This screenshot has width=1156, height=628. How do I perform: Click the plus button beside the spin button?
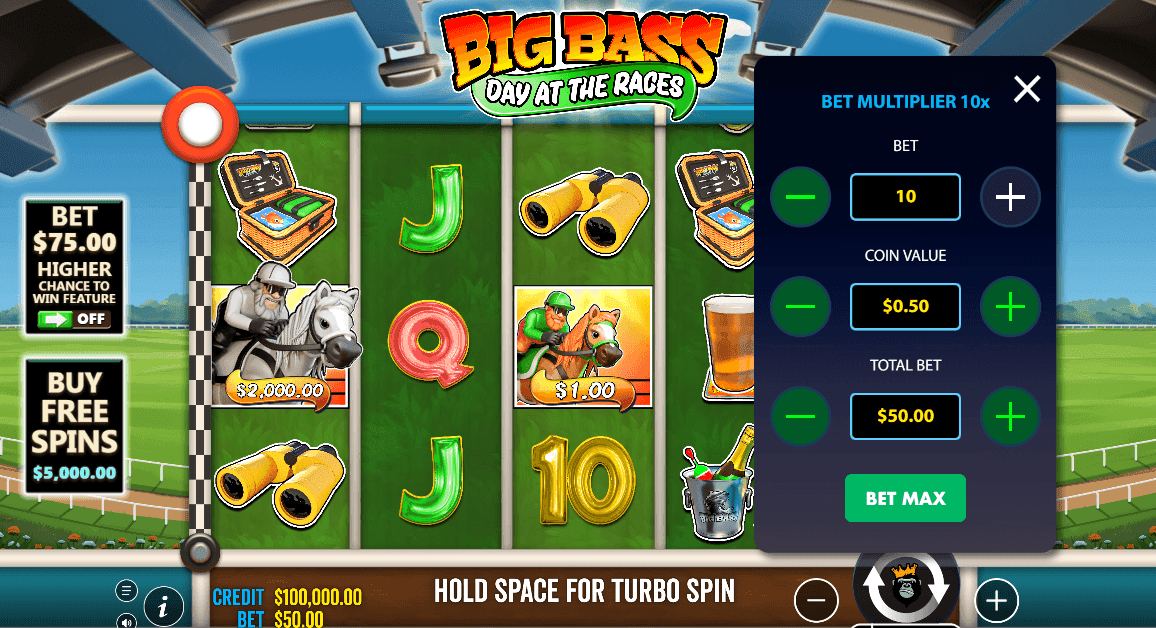pos(996,600)
